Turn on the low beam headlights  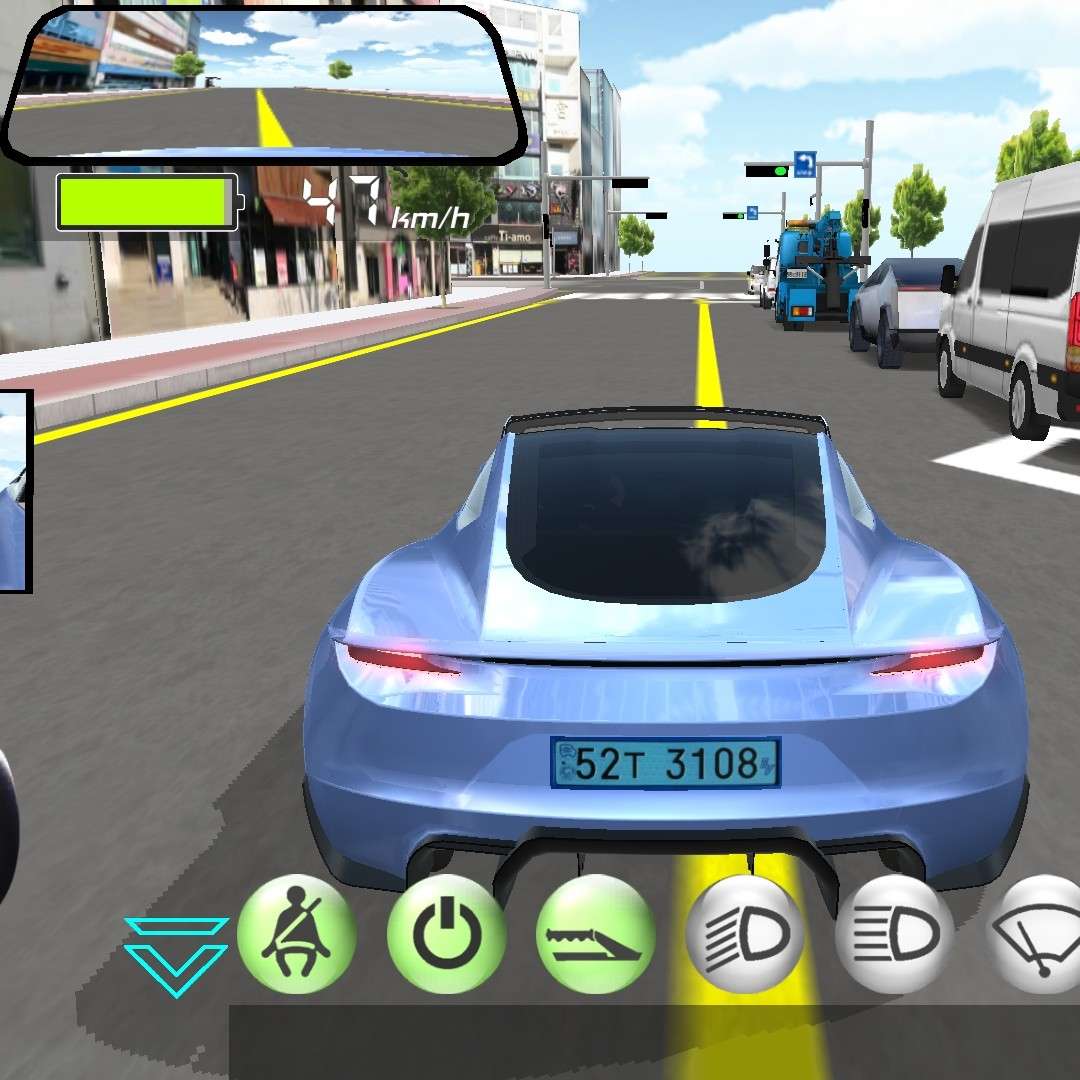click(x=745, y=934)
